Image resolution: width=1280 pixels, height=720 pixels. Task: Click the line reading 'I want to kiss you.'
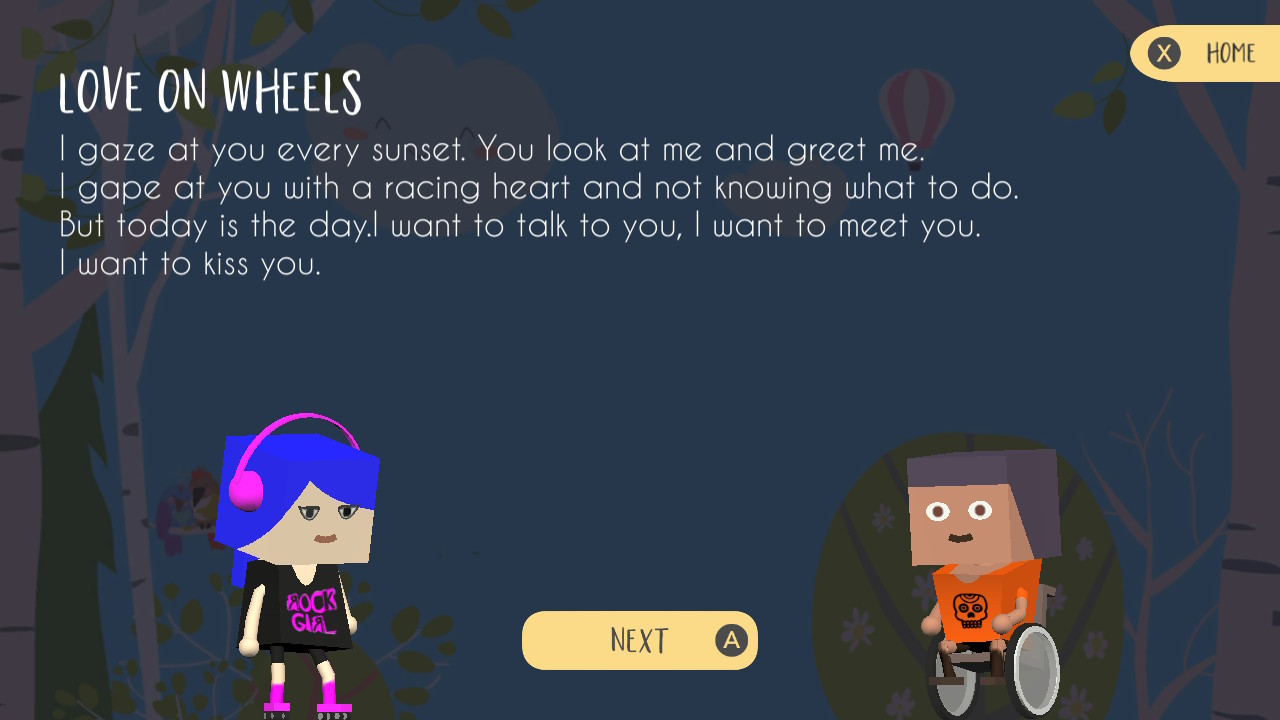pos(193,264)
